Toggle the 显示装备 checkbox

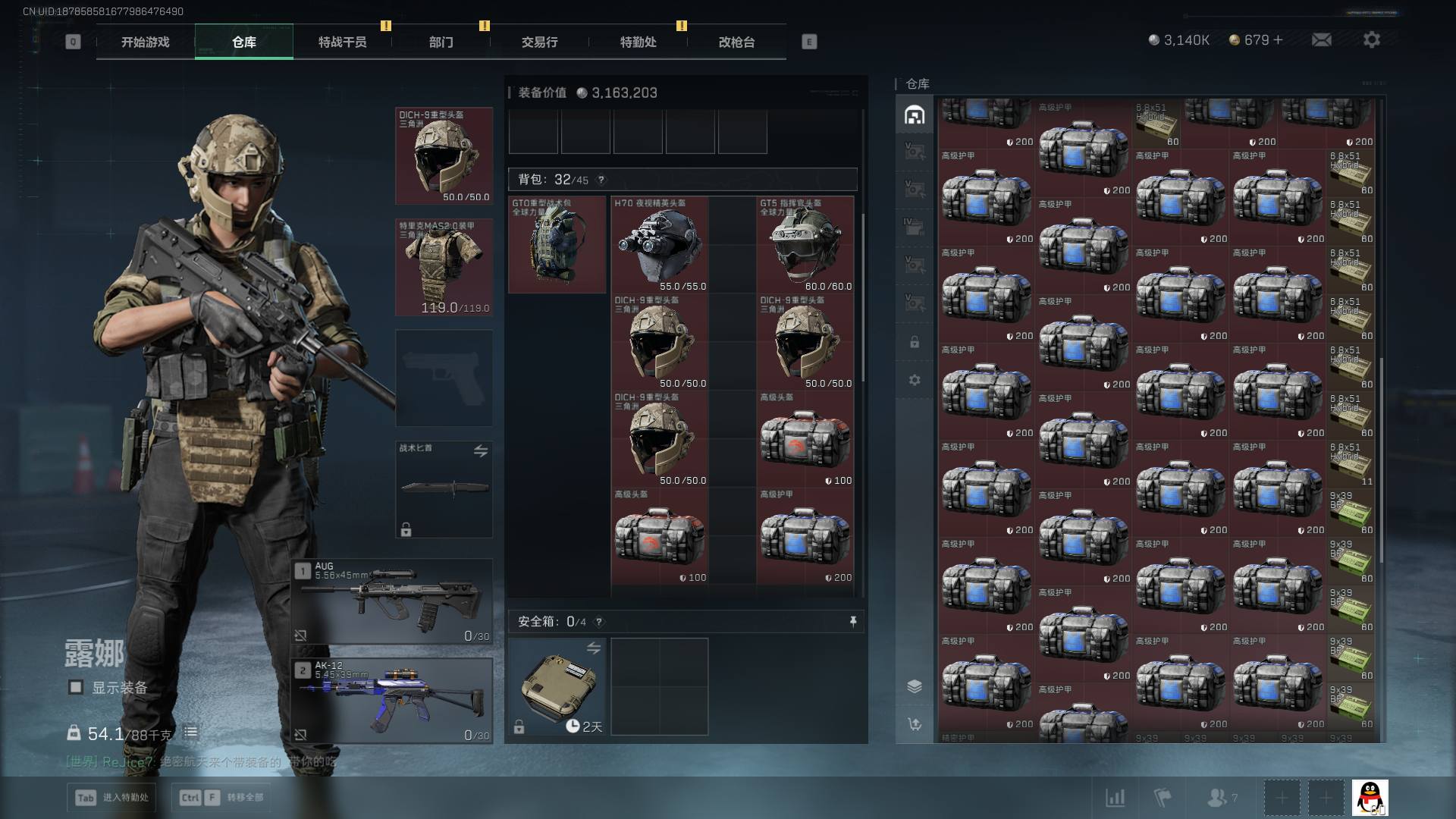point(76,687)
